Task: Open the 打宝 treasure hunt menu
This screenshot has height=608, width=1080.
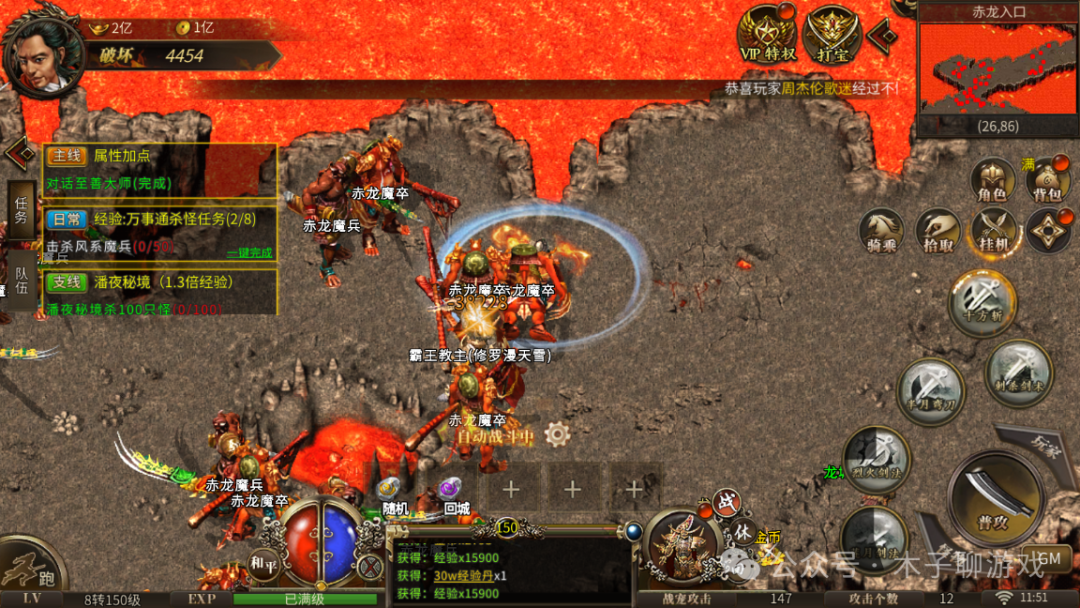Action: (x=832, y=34)
